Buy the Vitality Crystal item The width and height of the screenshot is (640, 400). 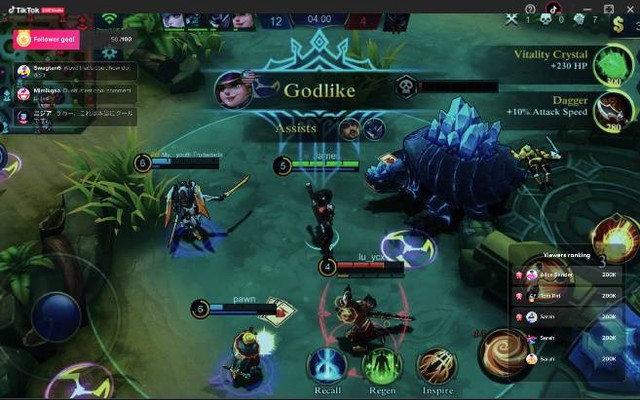coord(607,65)
